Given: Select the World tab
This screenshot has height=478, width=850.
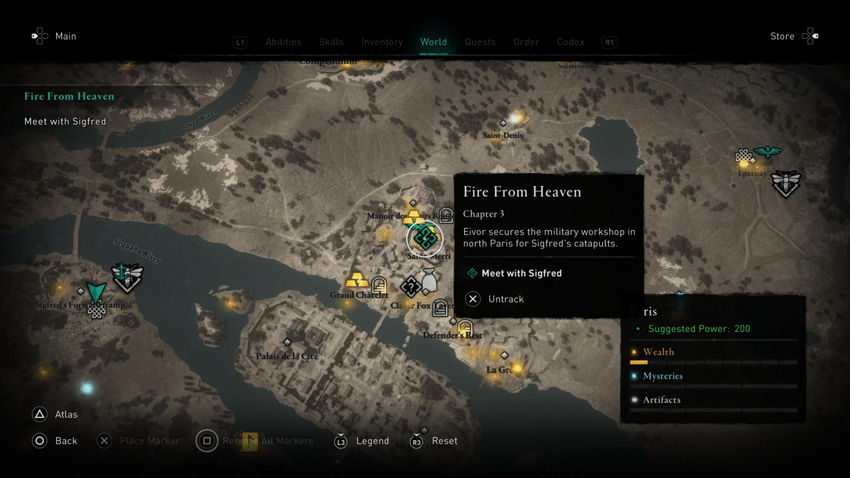Looking at the screenshot, I should point(433,42).
